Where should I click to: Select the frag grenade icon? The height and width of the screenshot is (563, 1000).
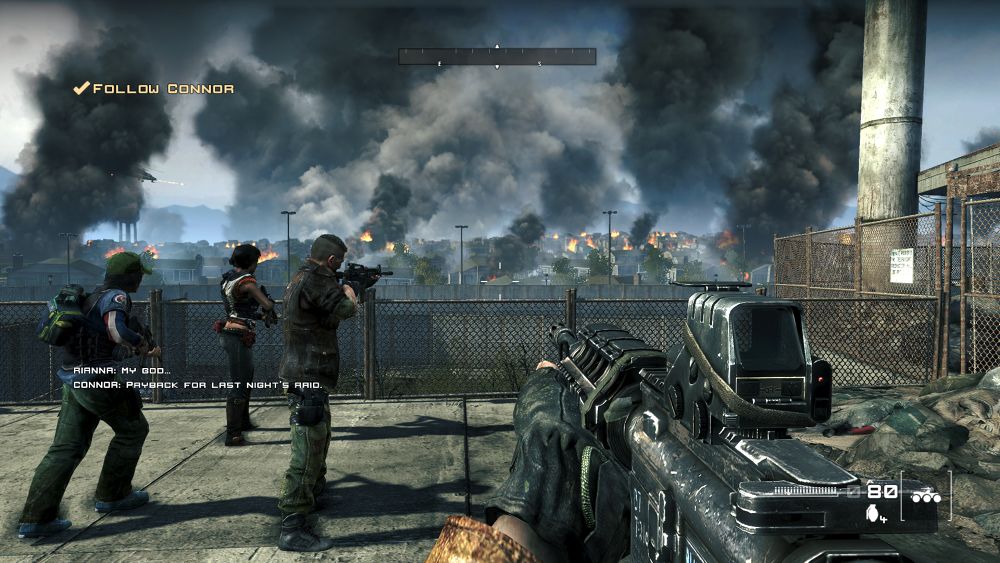(x=874, y=513)
